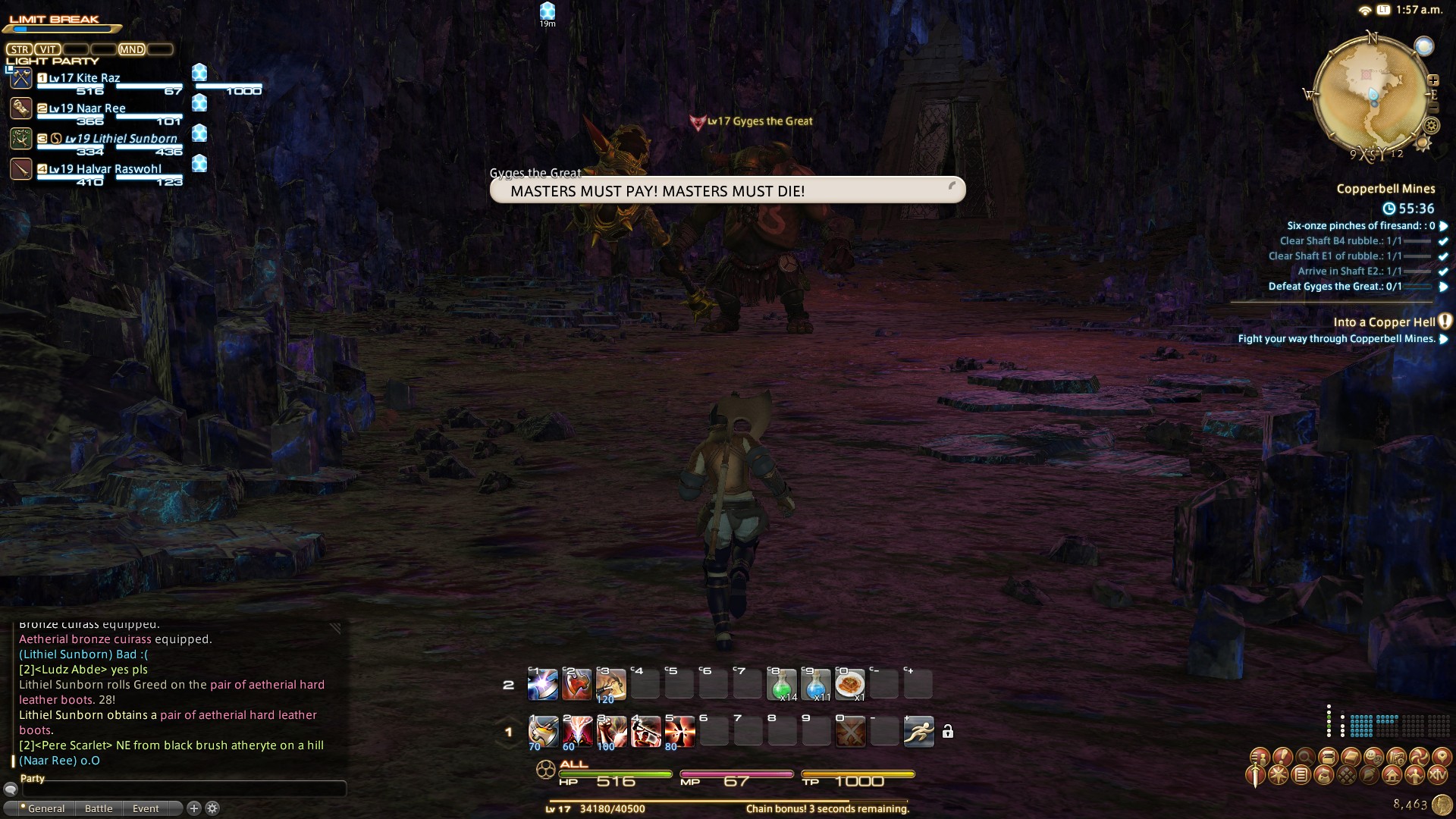Open the XIV system menu button
Viewport: 1456px width, 819px height.
tap(1437, 775)
